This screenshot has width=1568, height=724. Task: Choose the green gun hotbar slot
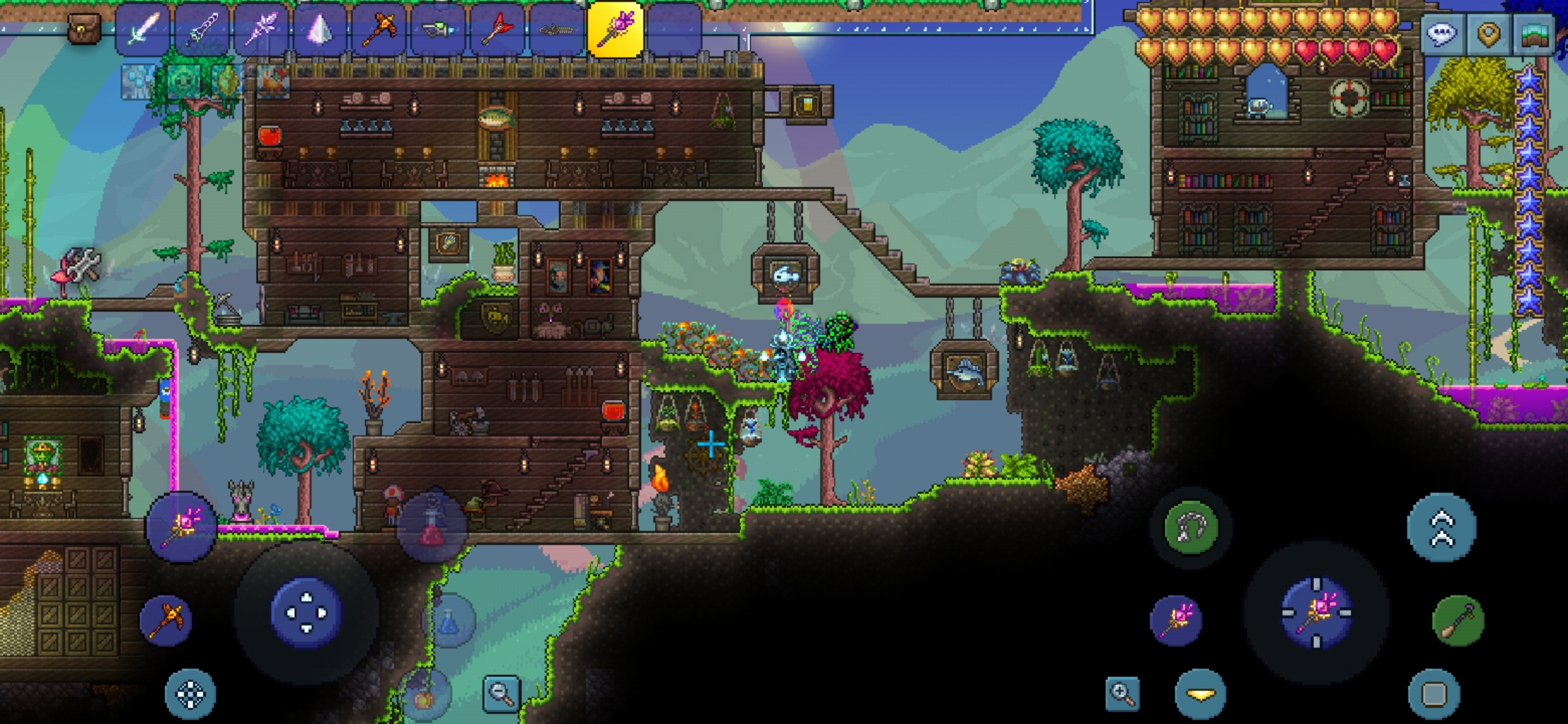point(438,29)
